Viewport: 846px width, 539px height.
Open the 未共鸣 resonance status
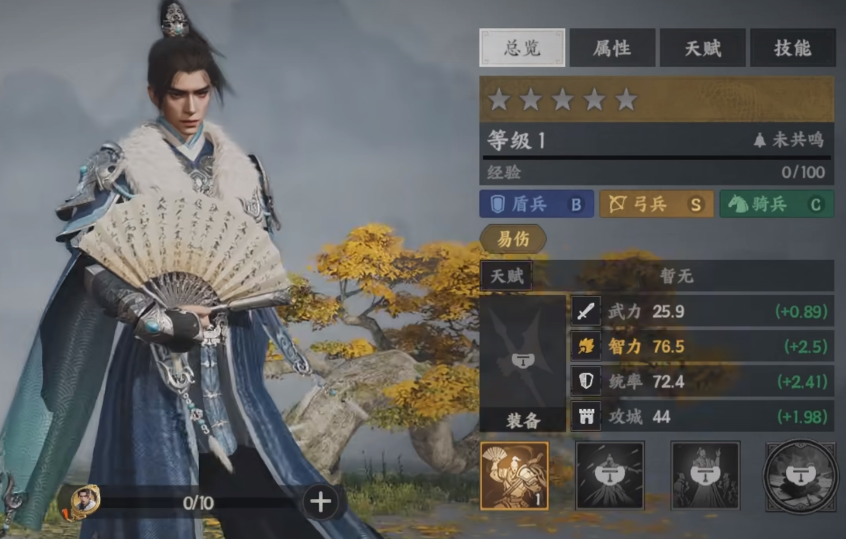pos(788,140)
